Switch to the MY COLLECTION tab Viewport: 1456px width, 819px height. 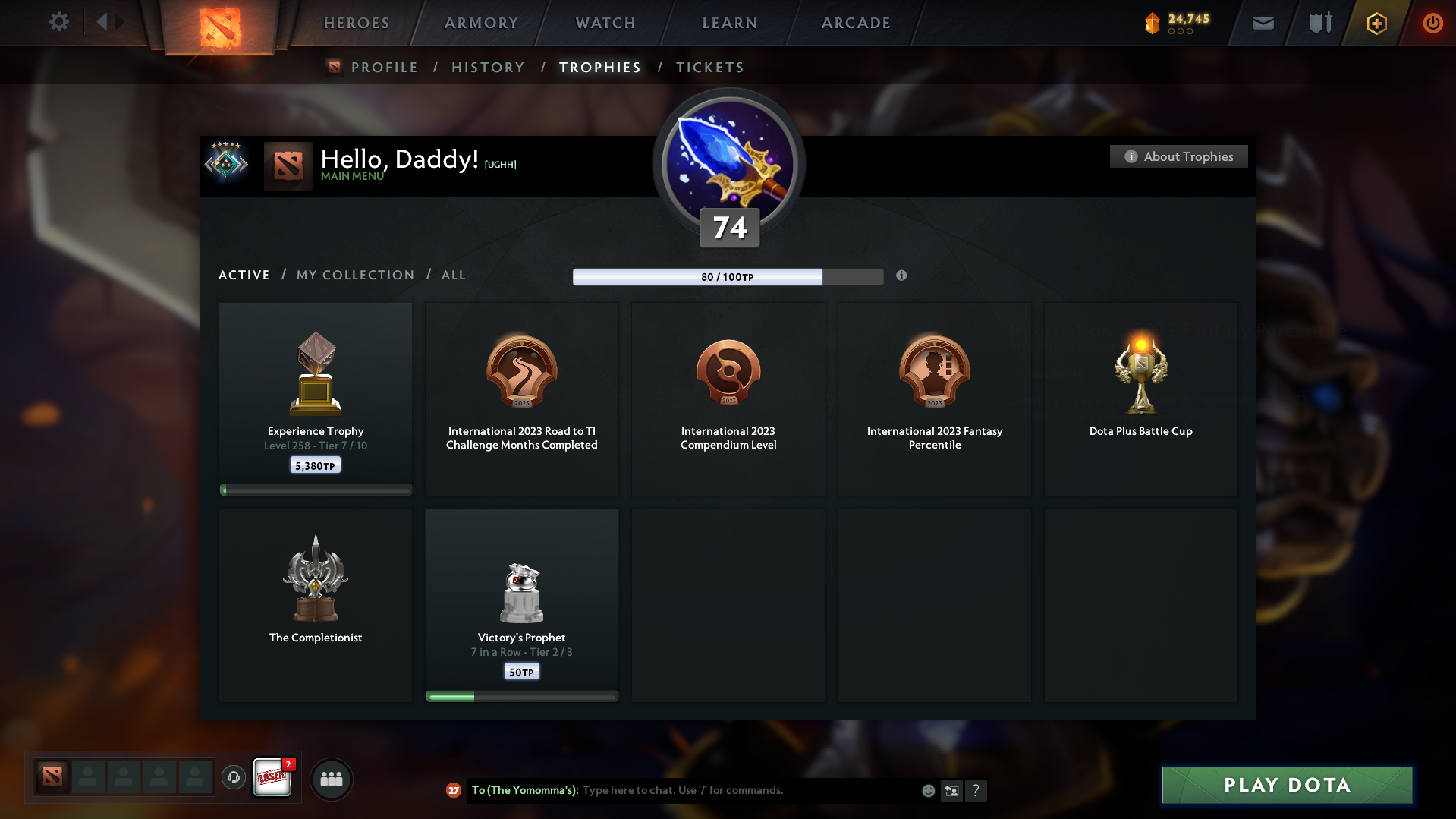pyautogui.click(x=354, y=275)
